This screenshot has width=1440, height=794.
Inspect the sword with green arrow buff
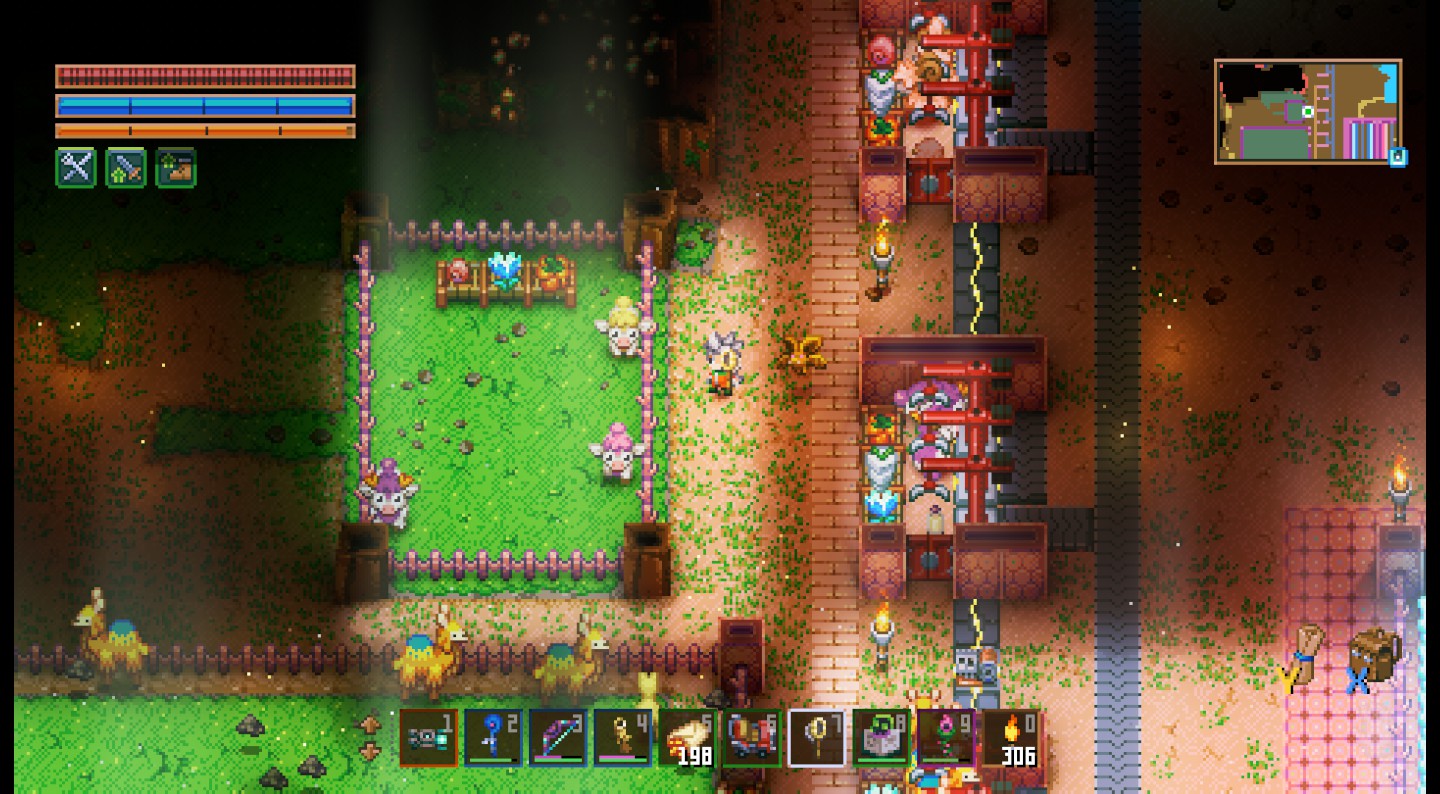coord(126,168)
